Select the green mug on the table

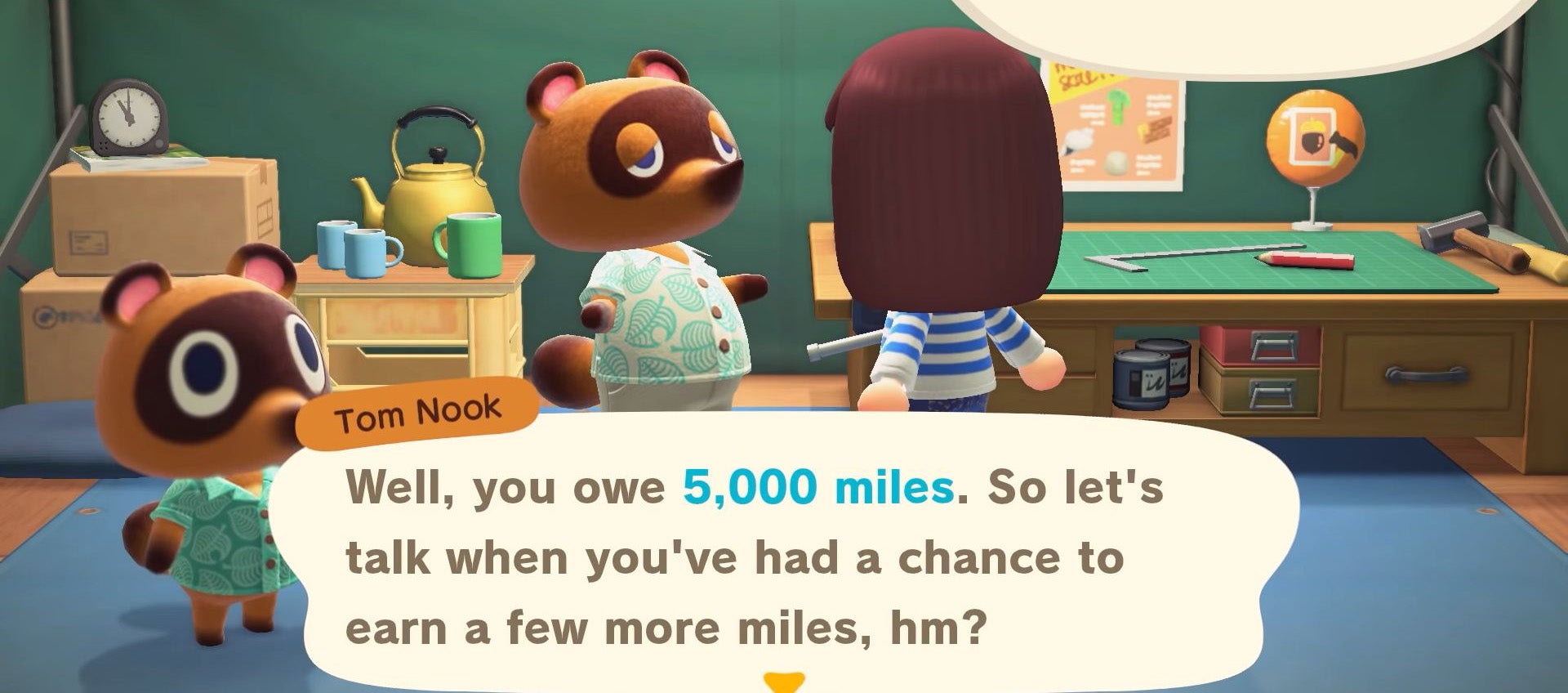coord(472,245)
